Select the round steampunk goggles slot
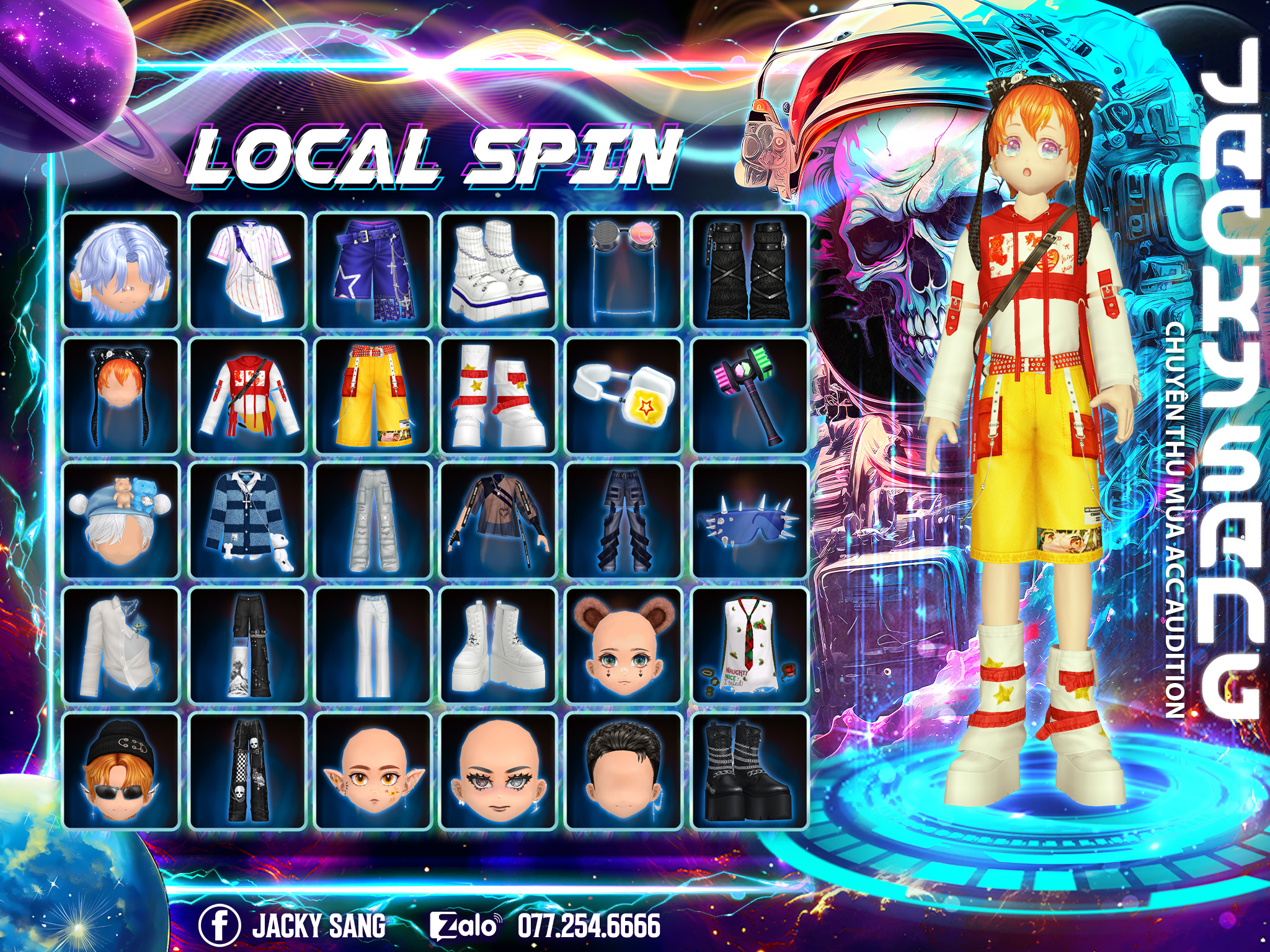Viewport: 1270px width, 952px height. 624,270
